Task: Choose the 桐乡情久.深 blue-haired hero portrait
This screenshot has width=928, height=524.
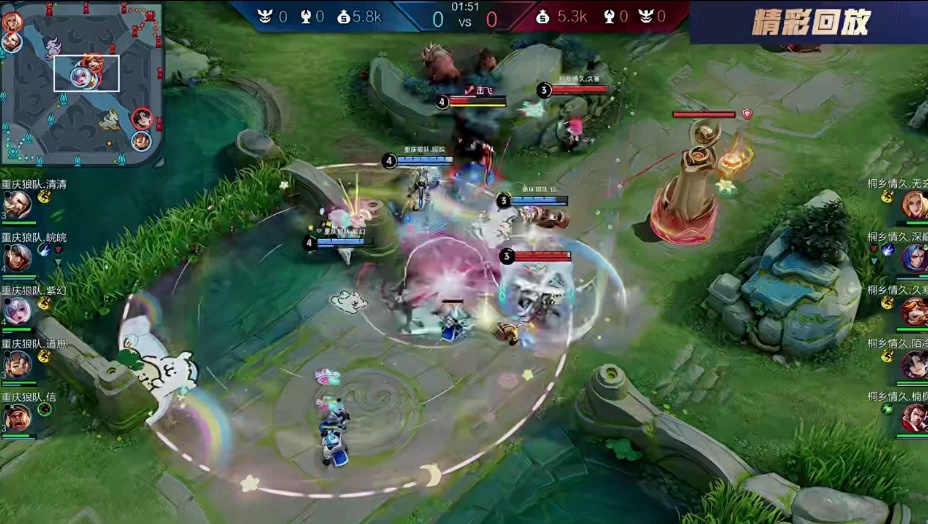Action: pos(913,258)
